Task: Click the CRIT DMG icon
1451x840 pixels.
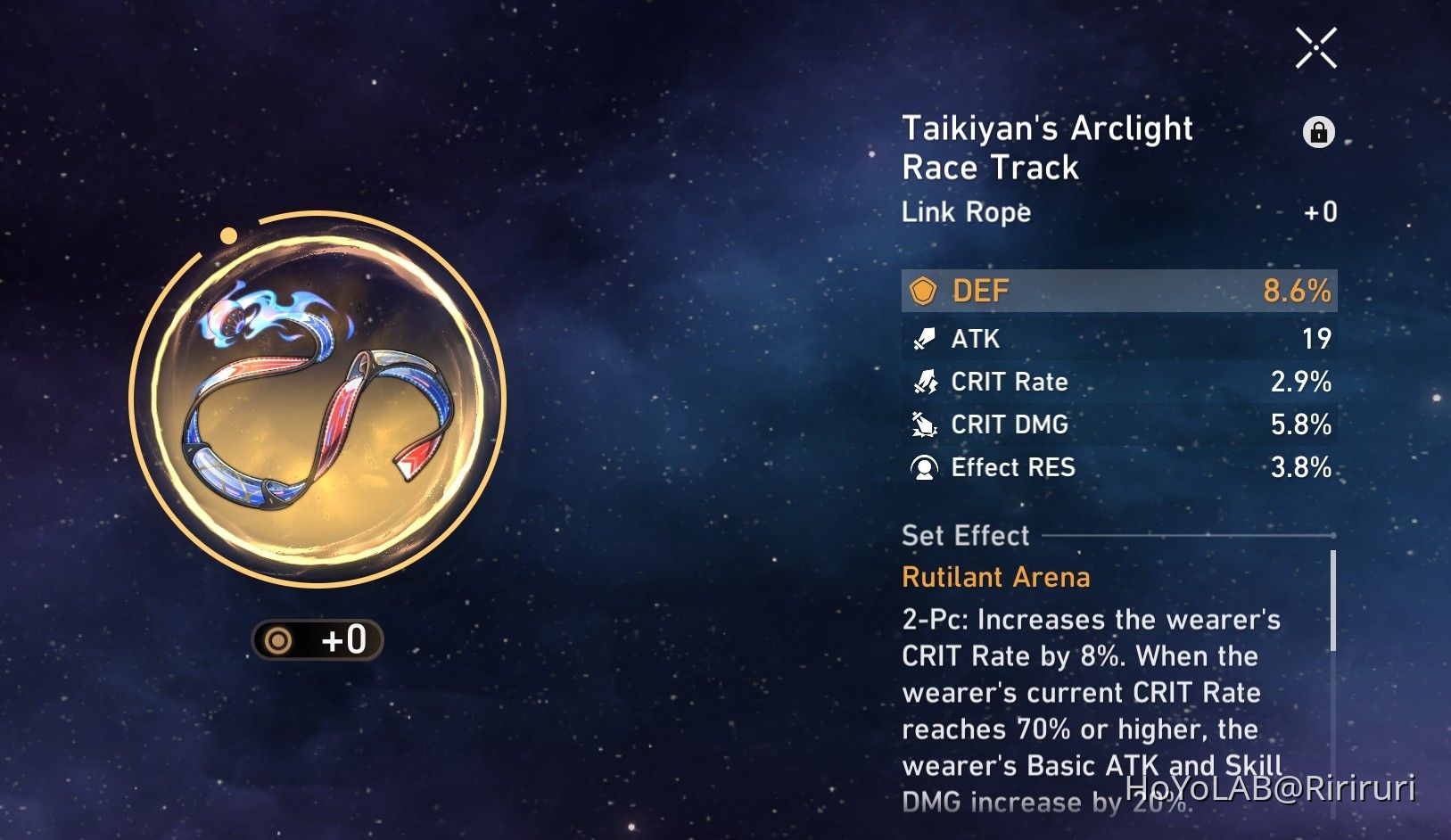Action: pyautogui.click(x=925, y=424)
